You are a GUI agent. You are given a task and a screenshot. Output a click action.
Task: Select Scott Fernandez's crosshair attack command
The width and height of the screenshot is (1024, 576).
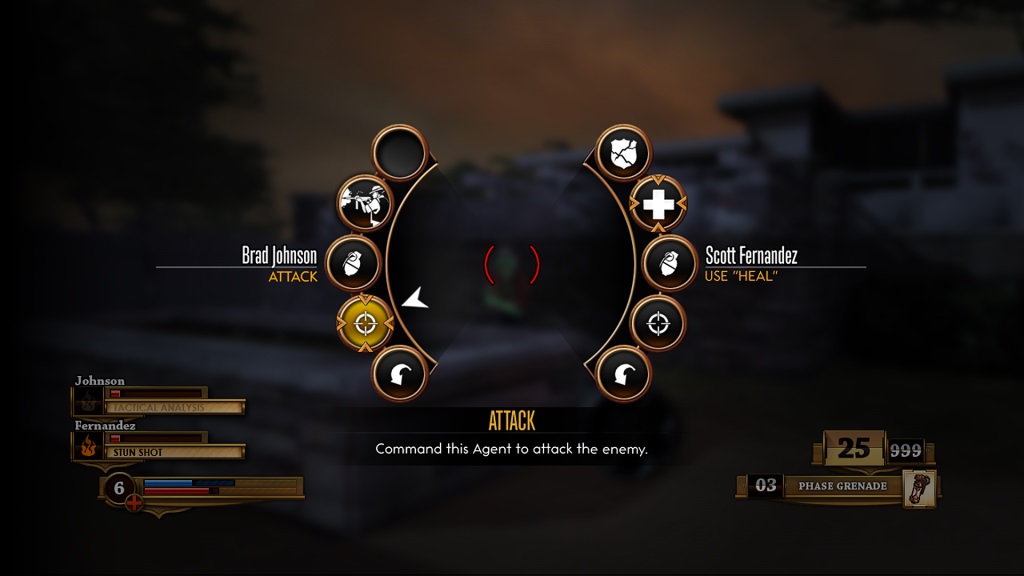pos(658,323)
